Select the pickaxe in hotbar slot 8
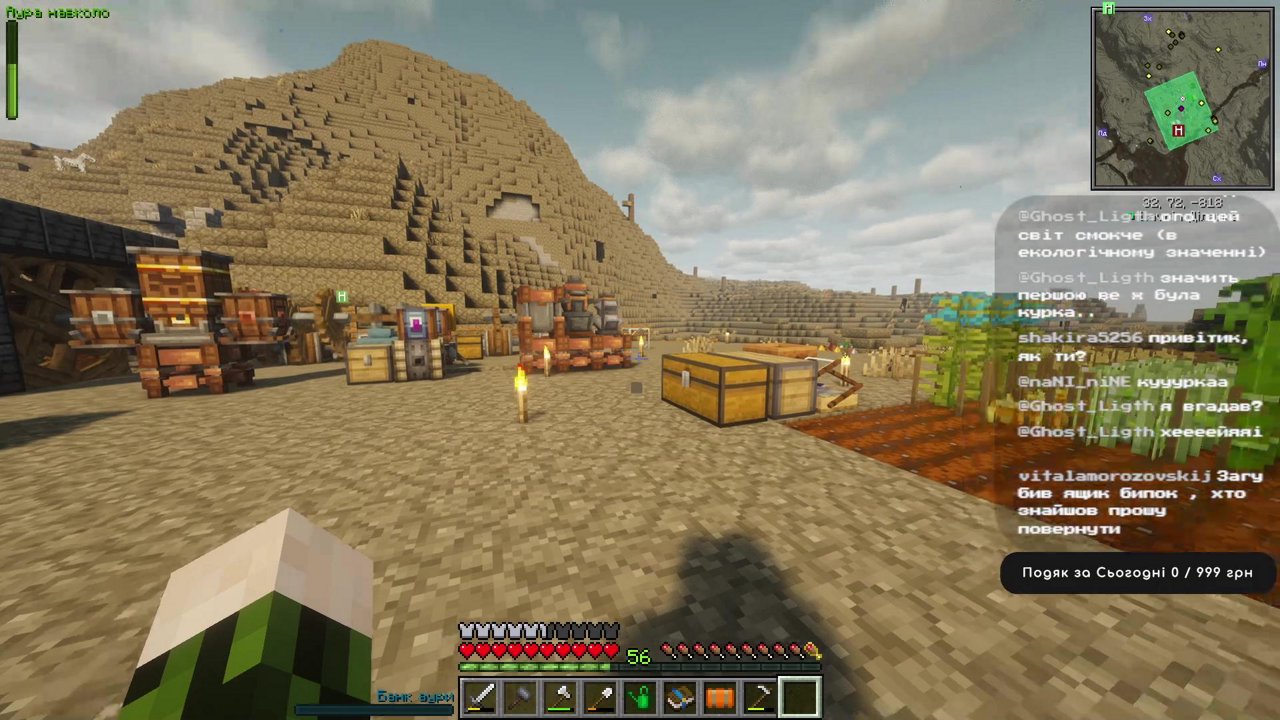1280x720 pixels. (758, 694)
